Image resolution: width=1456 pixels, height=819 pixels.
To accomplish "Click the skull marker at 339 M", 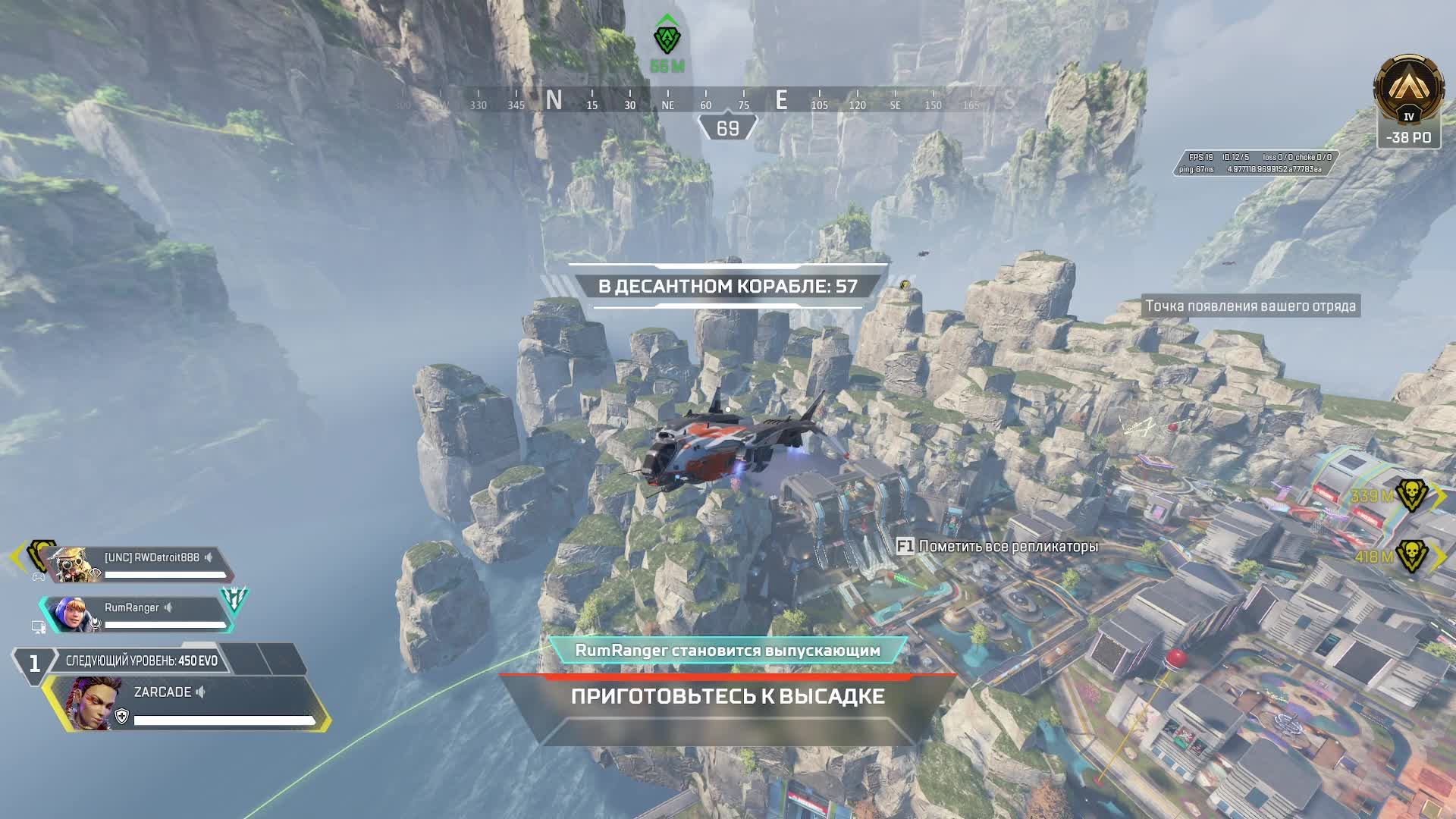I will tap(1411, 495).
